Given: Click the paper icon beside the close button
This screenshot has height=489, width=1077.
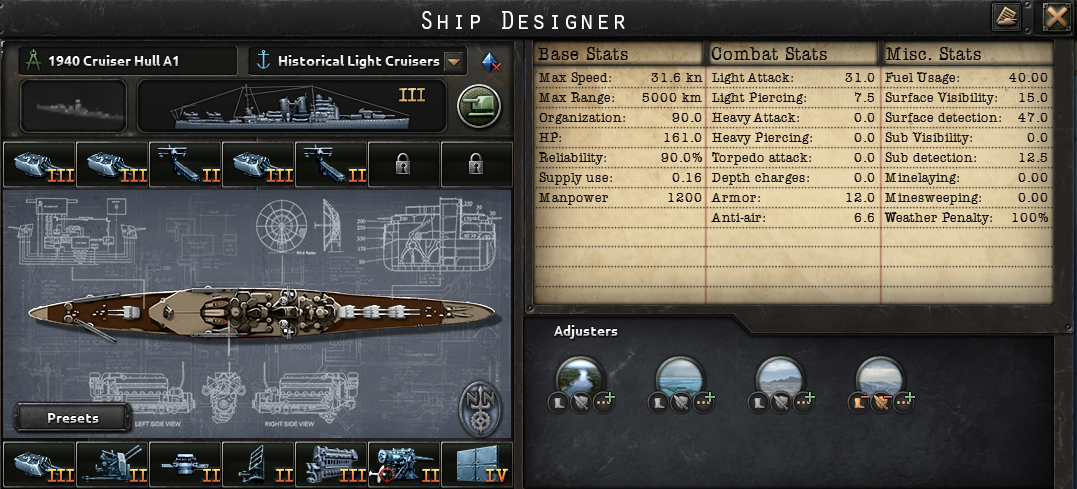Looking at the screenshot, I should pyautogui.click(x=1006, y=17).
